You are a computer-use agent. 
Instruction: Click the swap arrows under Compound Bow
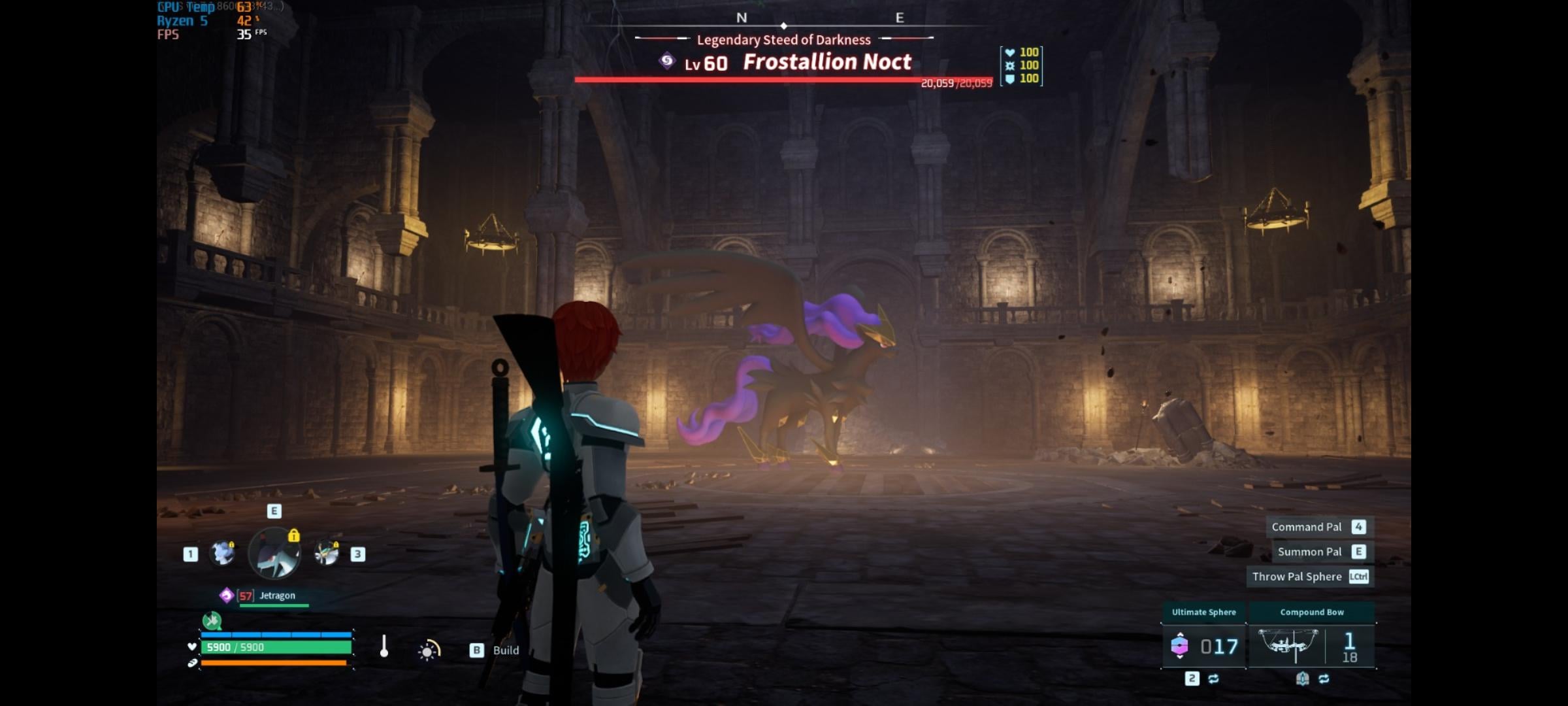point(1324,679)
